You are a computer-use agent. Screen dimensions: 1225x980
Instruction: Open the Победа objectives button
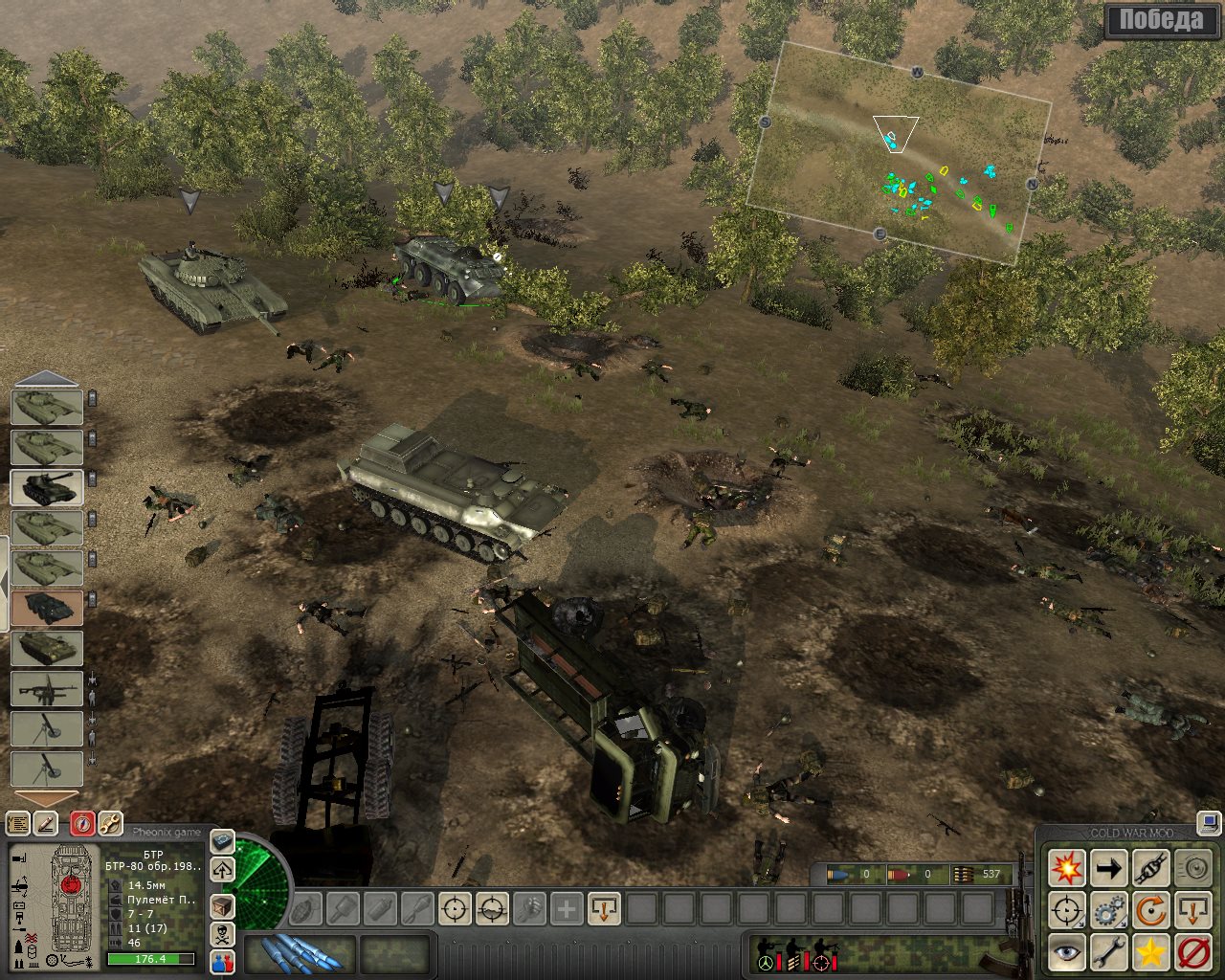pyautogui.click(x=1162, y=21)
